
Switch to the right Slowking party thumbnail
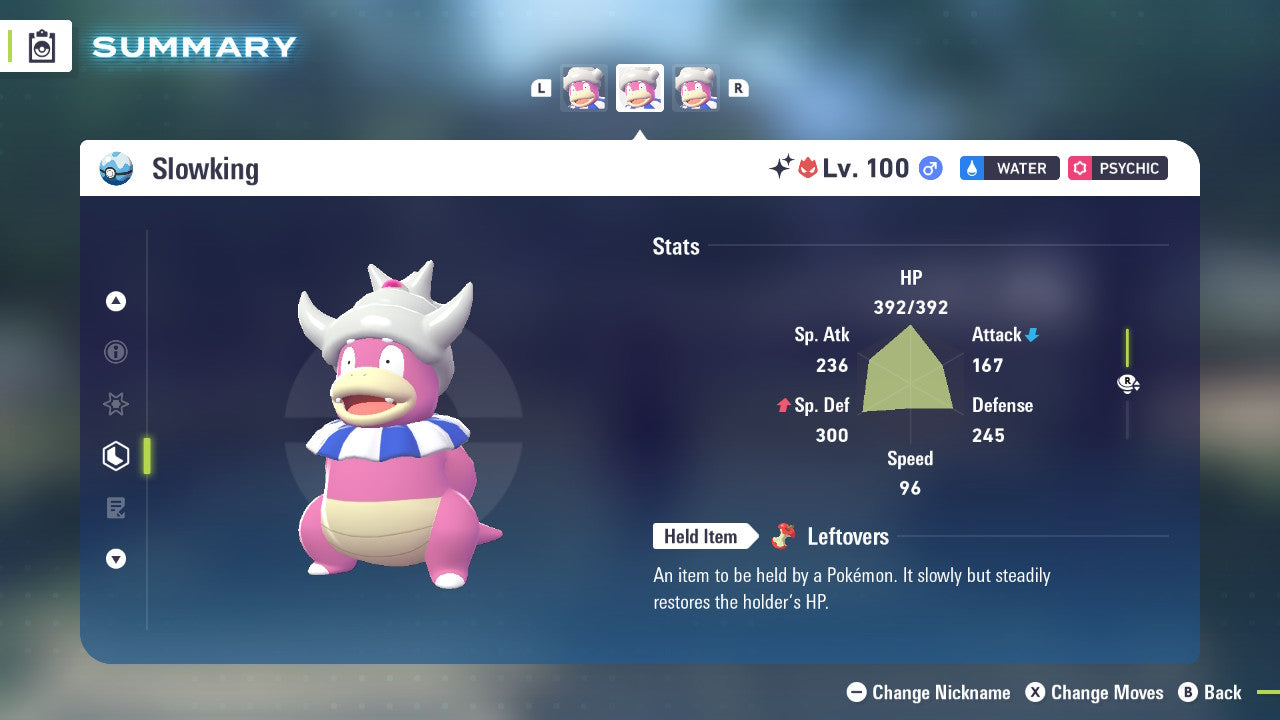[696, 87]
